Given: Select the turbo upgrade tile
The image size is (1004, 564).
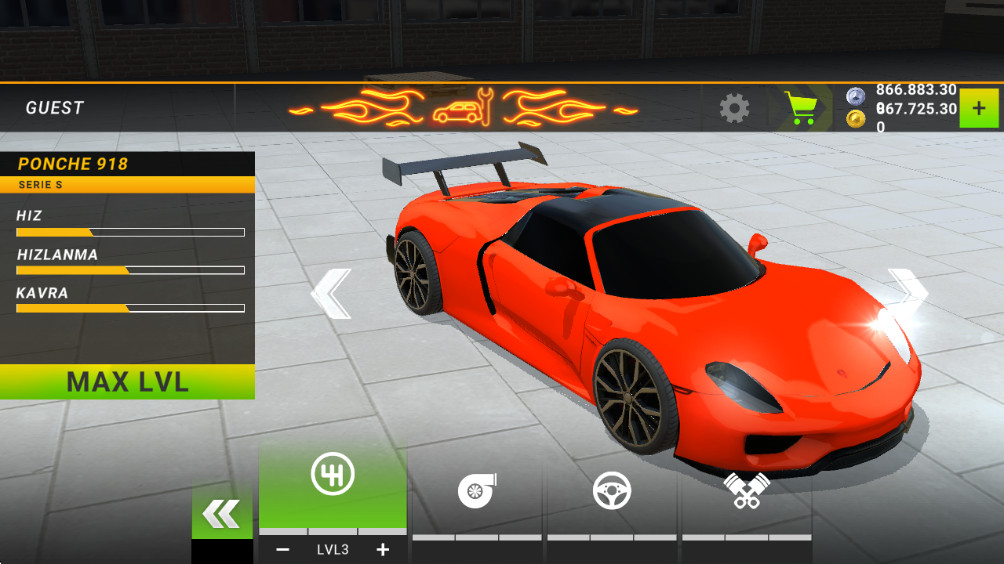Looking at the screenshot, I should [477, 491].
